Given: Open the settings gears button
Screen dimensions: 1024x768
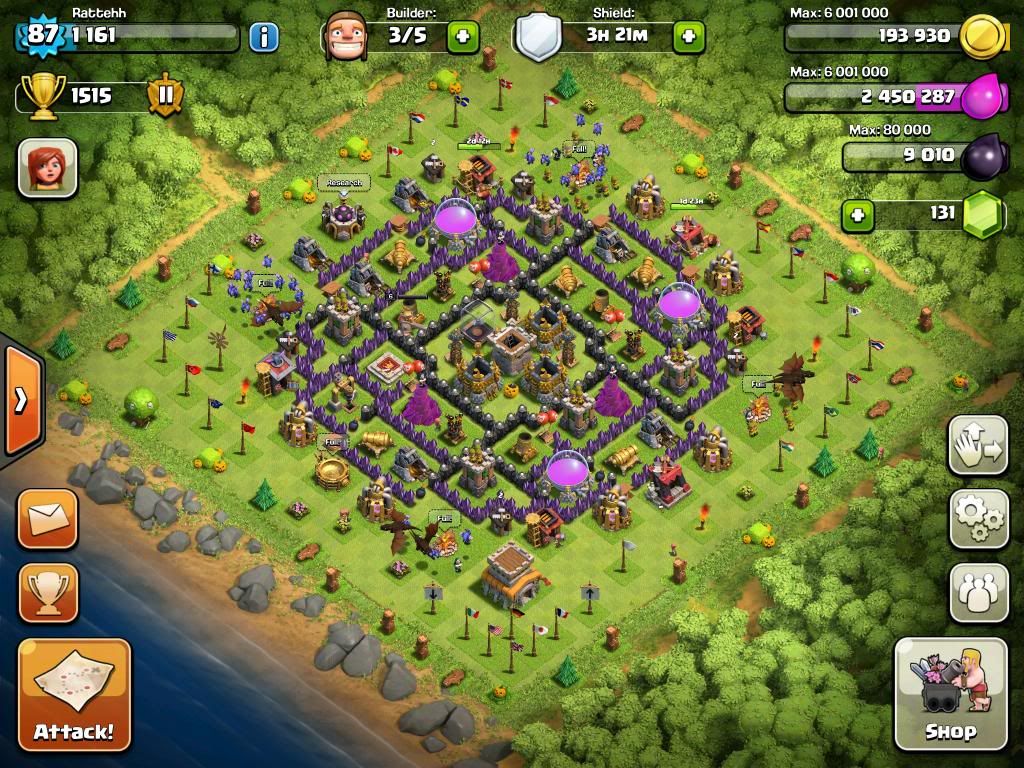Looking at the screenshot, I should (x=978, y=517).
